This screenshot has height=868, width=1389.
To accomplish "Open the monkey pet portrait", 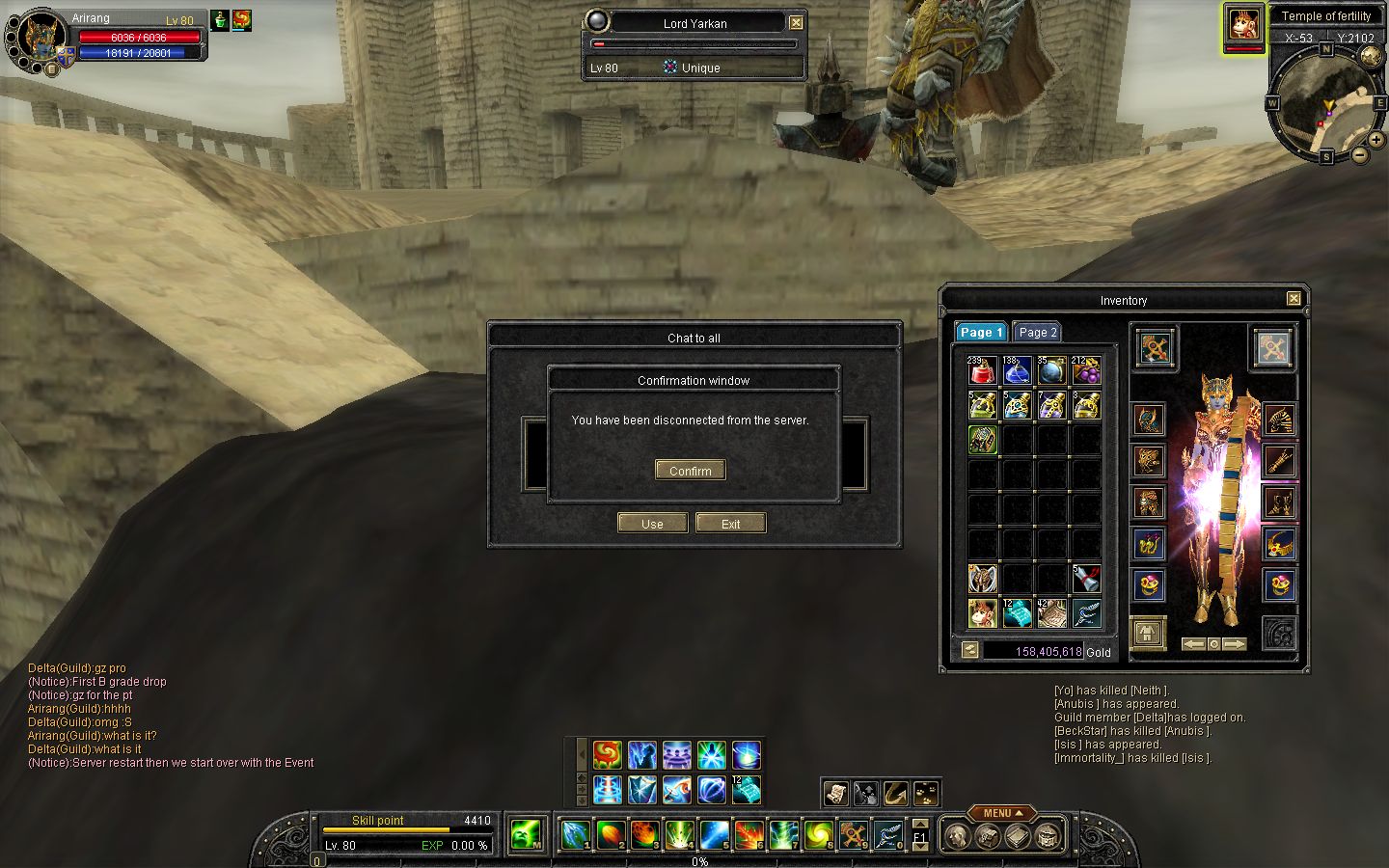I will point(1244,26).
